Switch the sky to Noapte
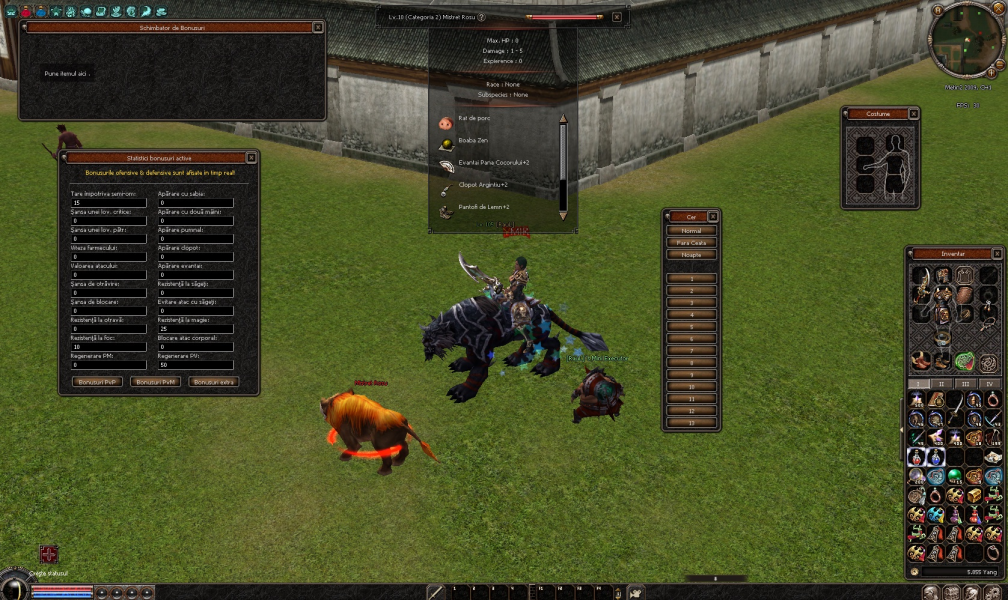The width and height of the screenshot is (1008, 600). point(691,254)
